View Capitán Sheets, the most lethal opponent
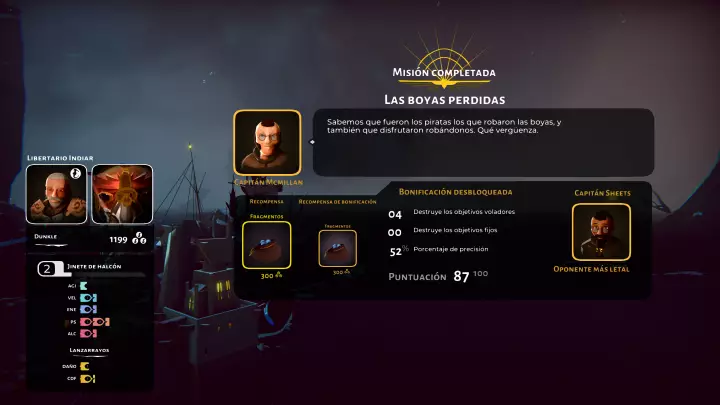The image size is (720, 405). click(x=601, y=232)
